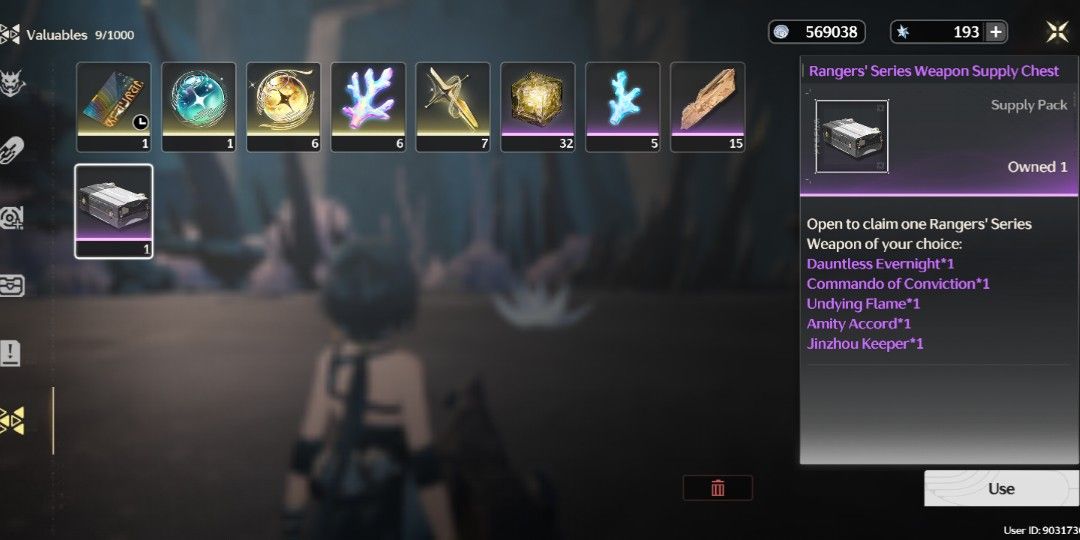Use the Rangers' Series Weapon Supply Chest
The height and width of the screenshot is (540, 1080).
tap(1001, 488)
